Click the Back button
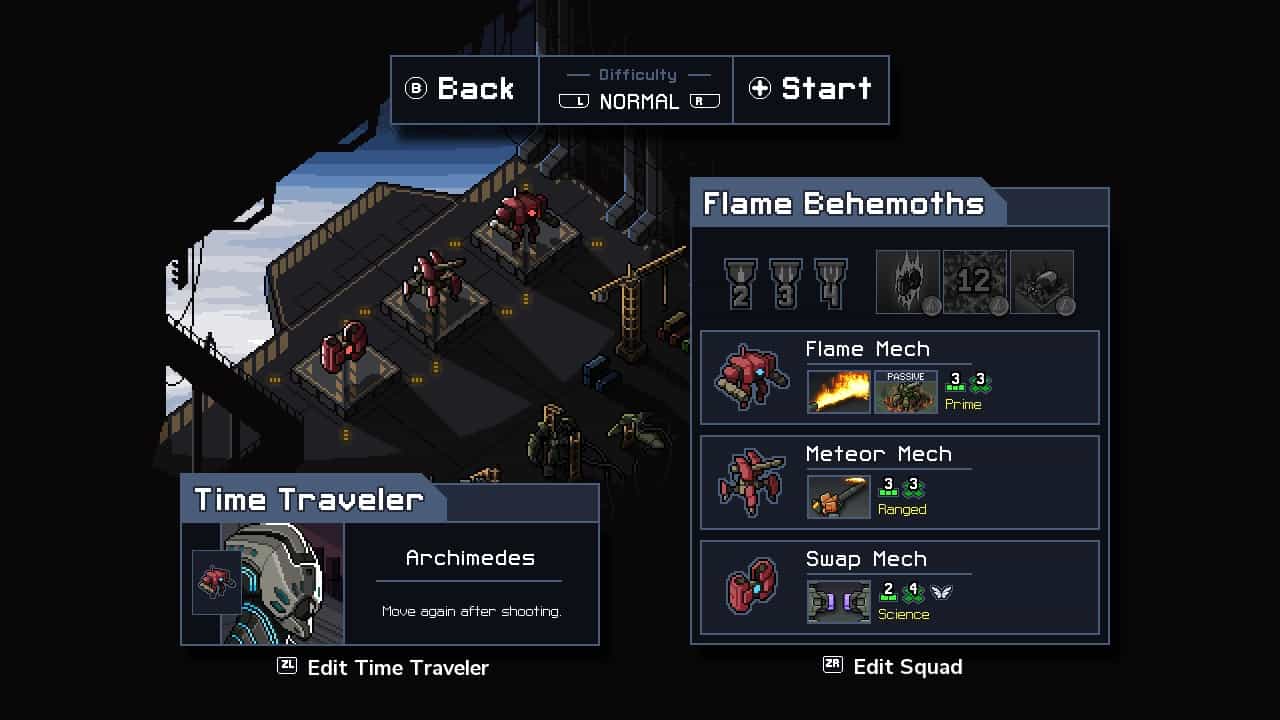This screenshot has height=720, width=1280. [x=463, y=89]
